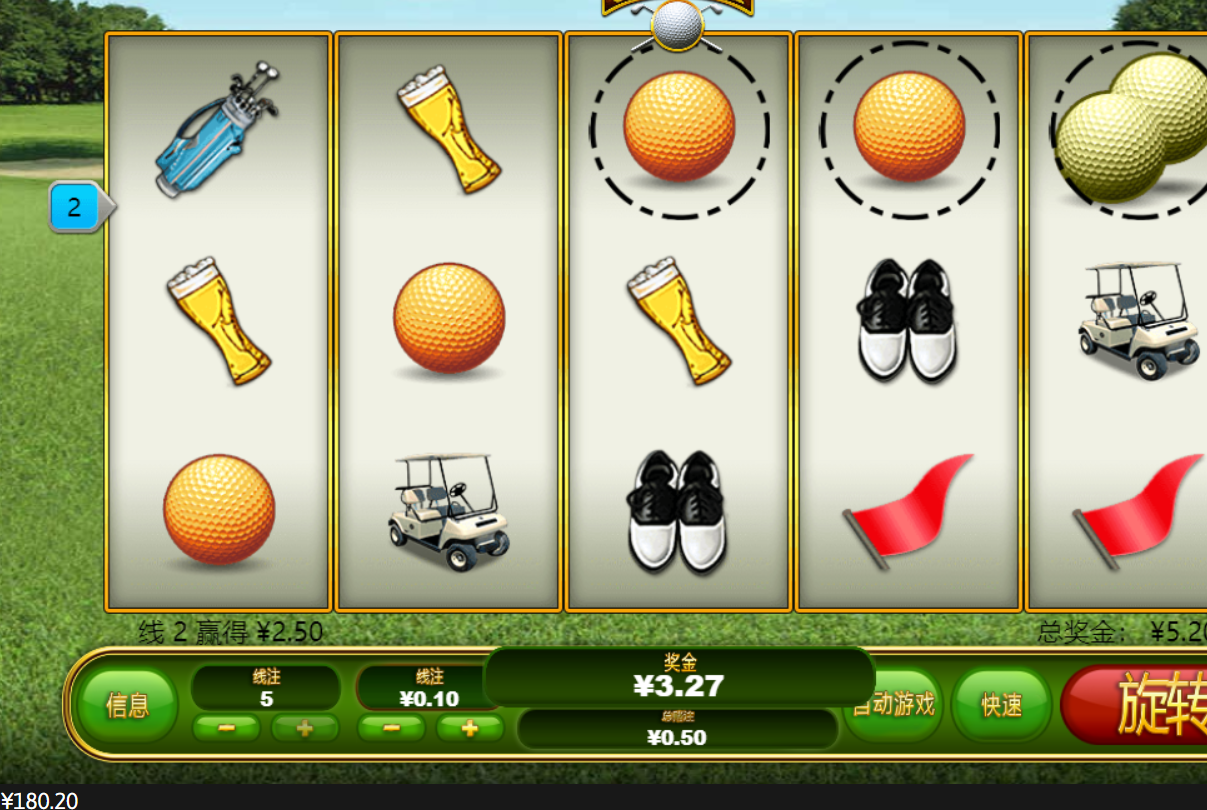The image size is (1207, 810).
Task: Raise the ¥0.10 line bet
Action: pyautogui.click(x=469, y=728)
